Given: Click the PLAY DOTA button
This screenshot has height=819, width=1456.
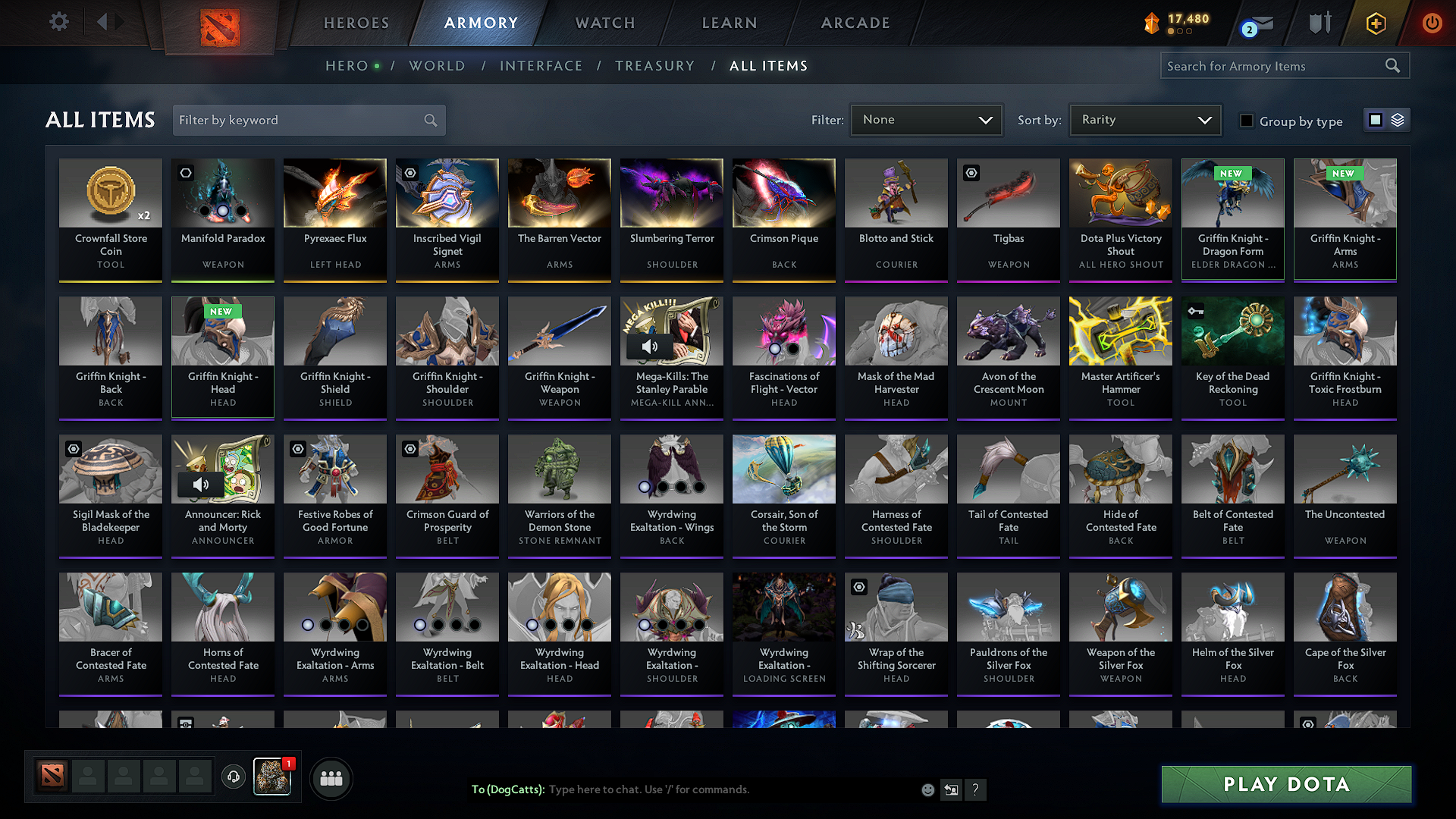Looking at the screenshot, I should (1285, 784).
